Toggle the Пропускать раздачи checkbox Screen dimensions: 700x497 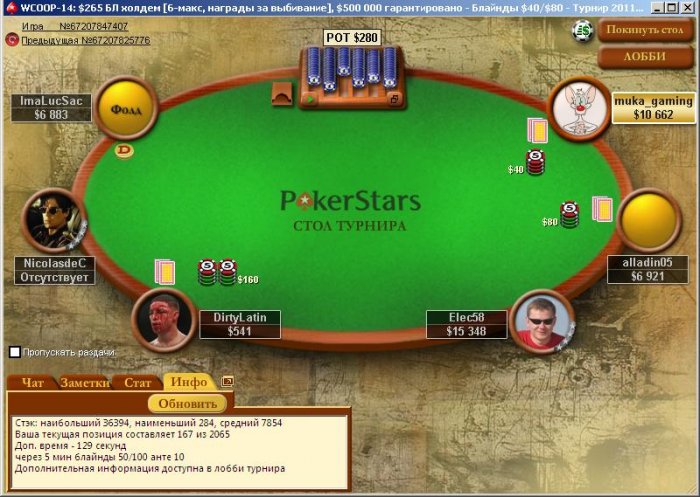[15, 352]
